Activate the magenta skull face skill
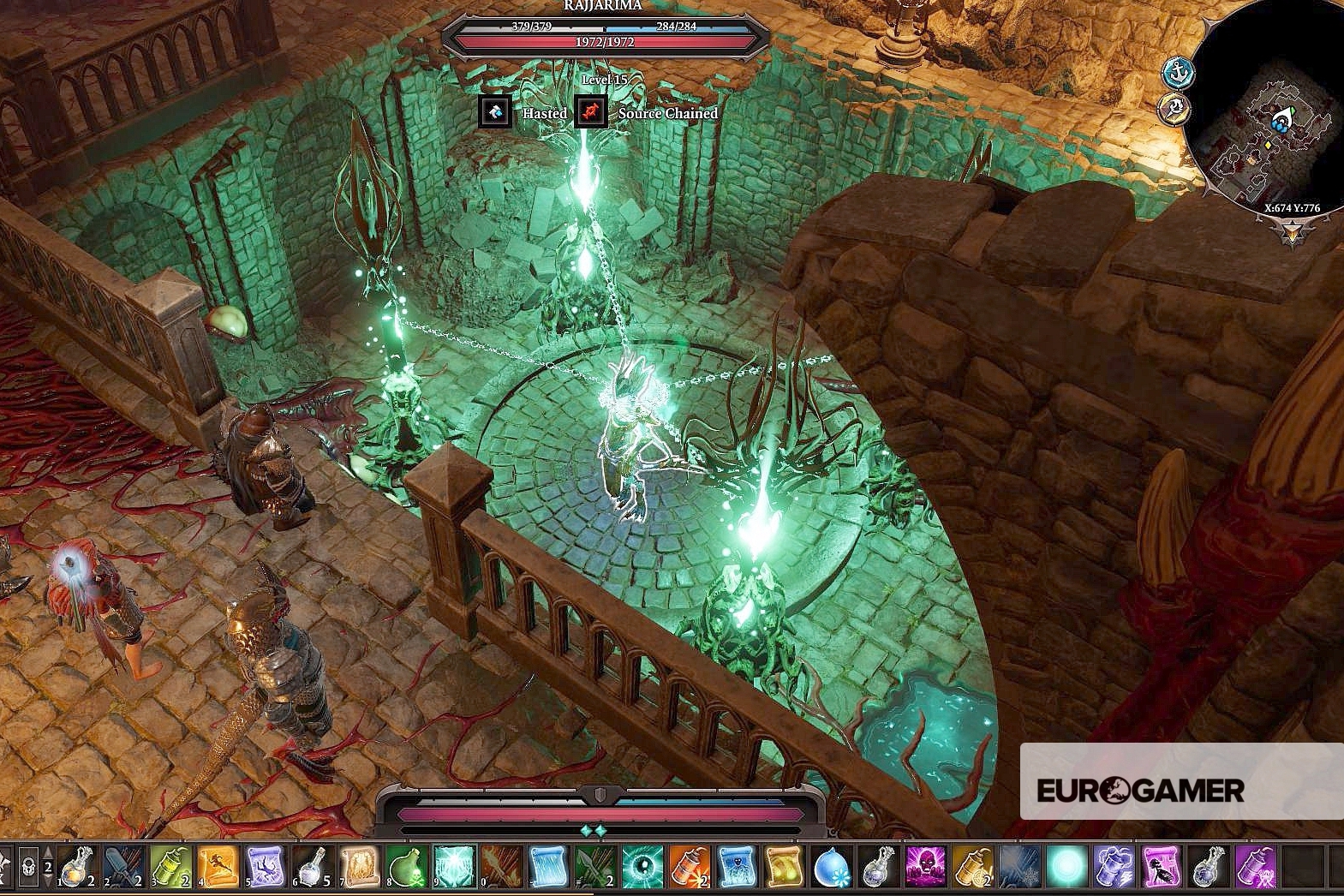This screenshot has width=1344, height=896. click(x=926, y=867)
